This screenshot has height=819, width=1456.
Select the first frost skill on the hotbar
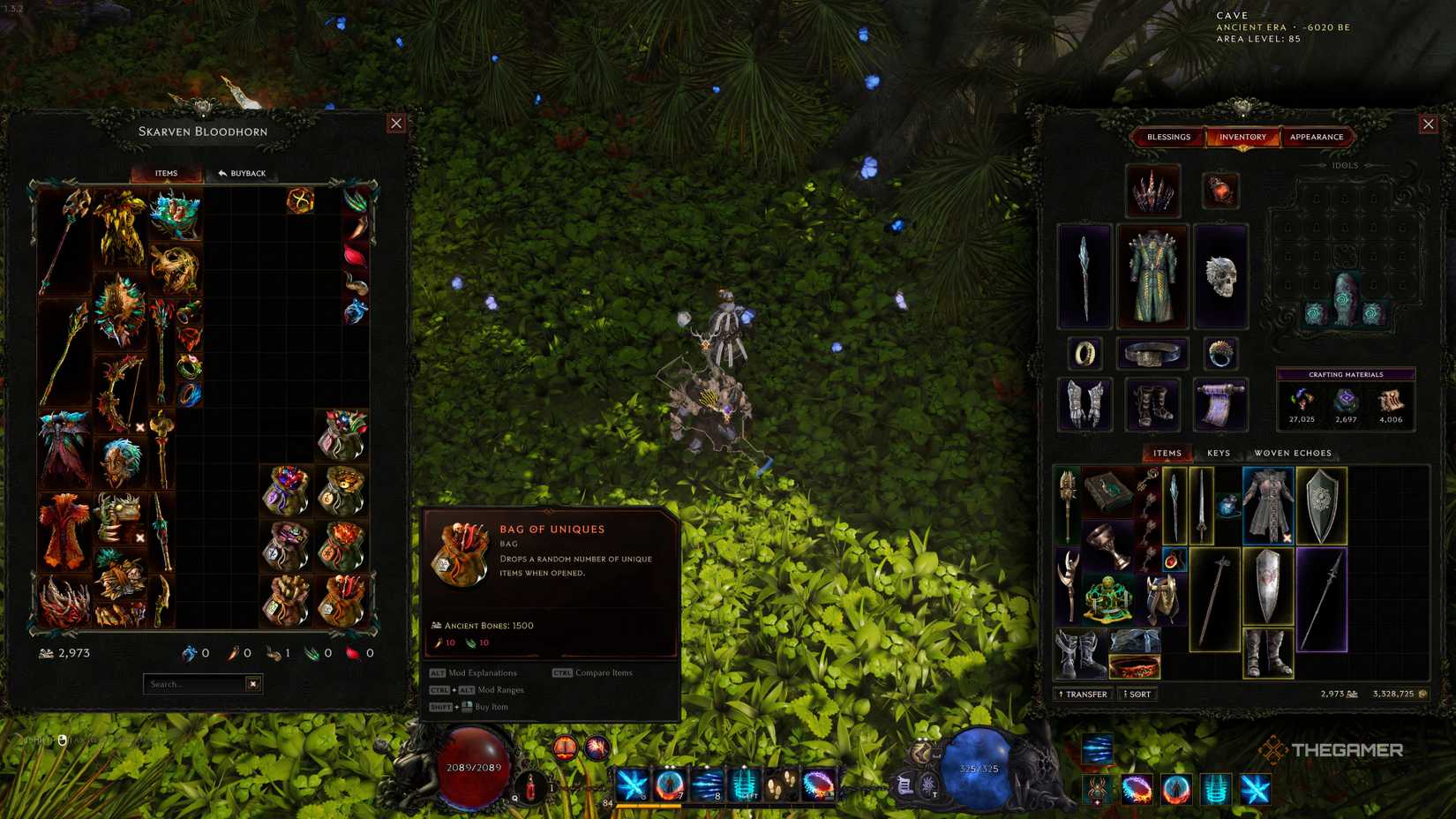coord(632,785)
